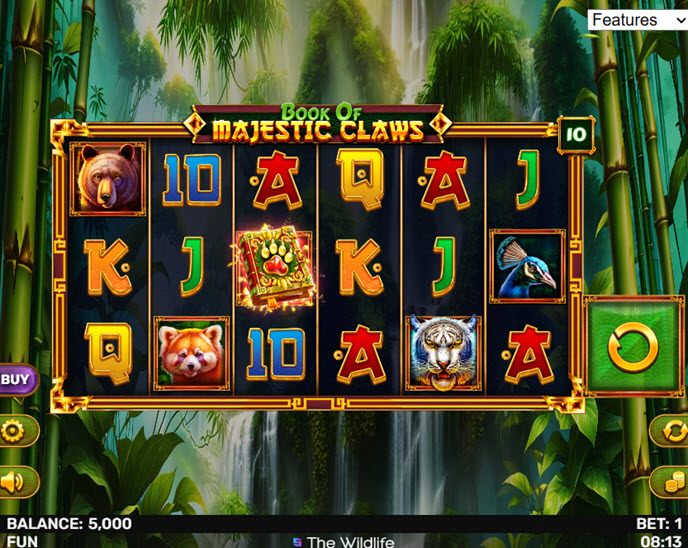This screenshot has height=548, width=688.
Task: Toggle the sound speaker icon
Action: point(14,483)
